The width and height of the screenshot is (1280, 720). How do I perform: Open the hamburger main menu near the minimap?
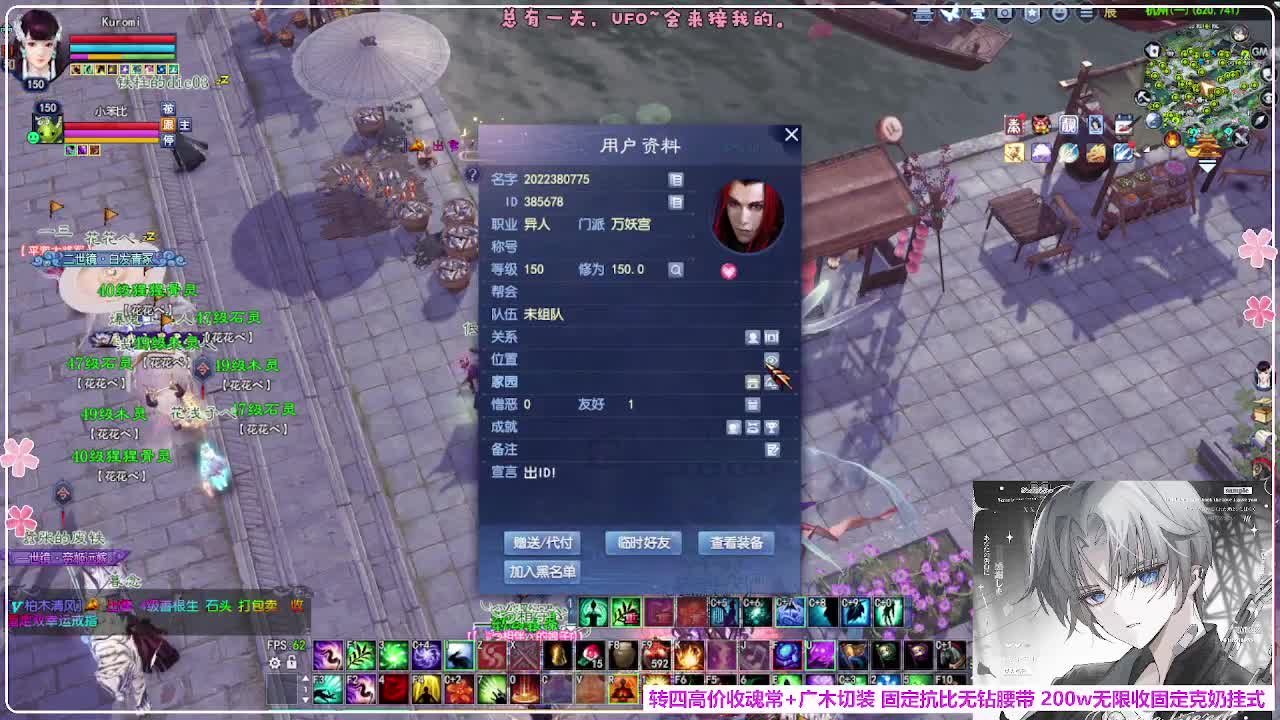(x=1086, y=13)
